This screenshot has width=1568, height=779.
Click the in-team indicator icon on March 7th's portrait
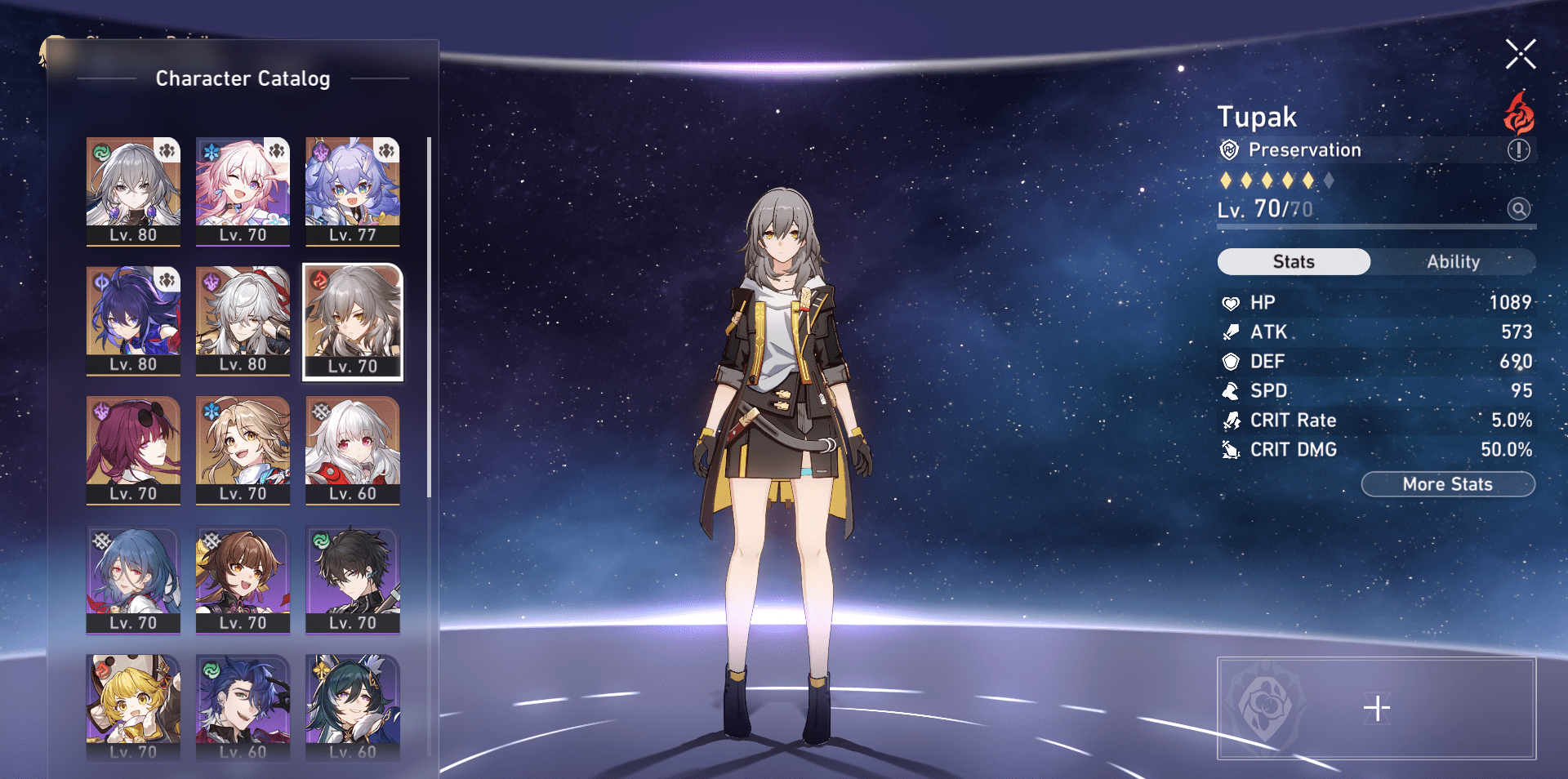[x=276, y=149]
